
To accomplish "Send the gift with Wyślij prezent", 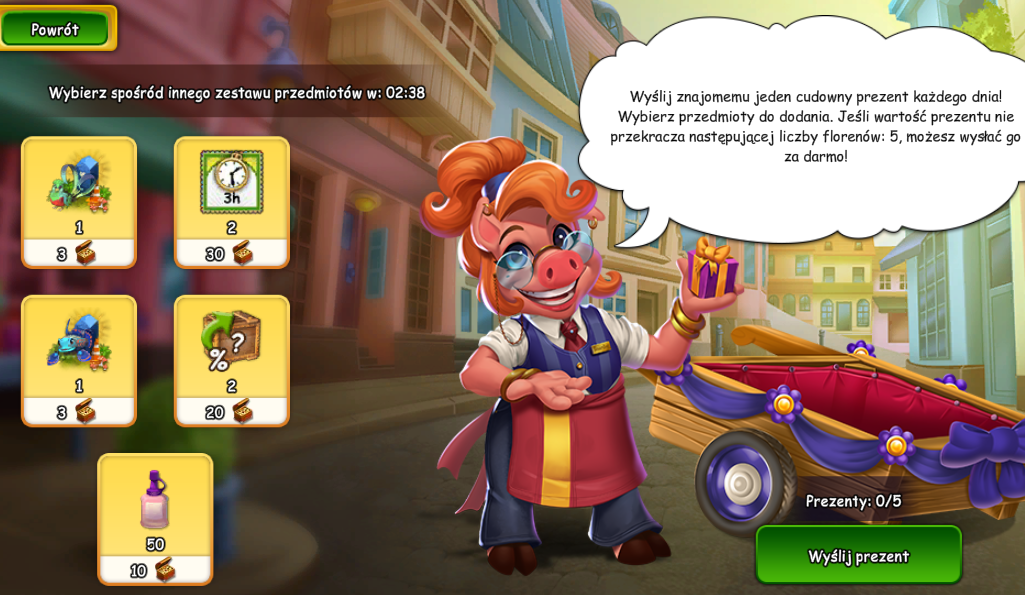I will tap(858, 555).
